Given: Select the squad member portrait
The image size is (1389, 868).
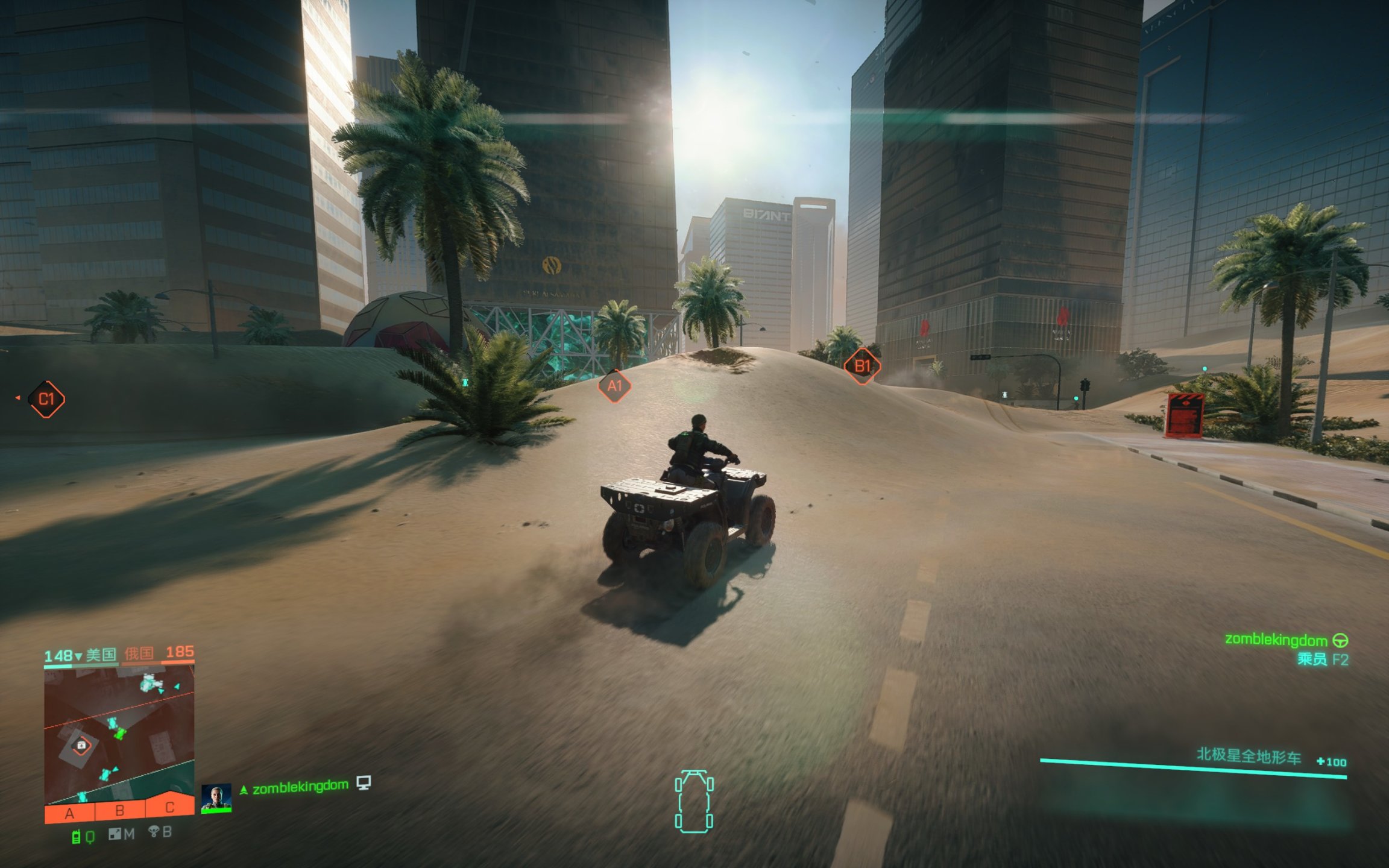Looking at the screenshot, I should click(x=216, y=798).
